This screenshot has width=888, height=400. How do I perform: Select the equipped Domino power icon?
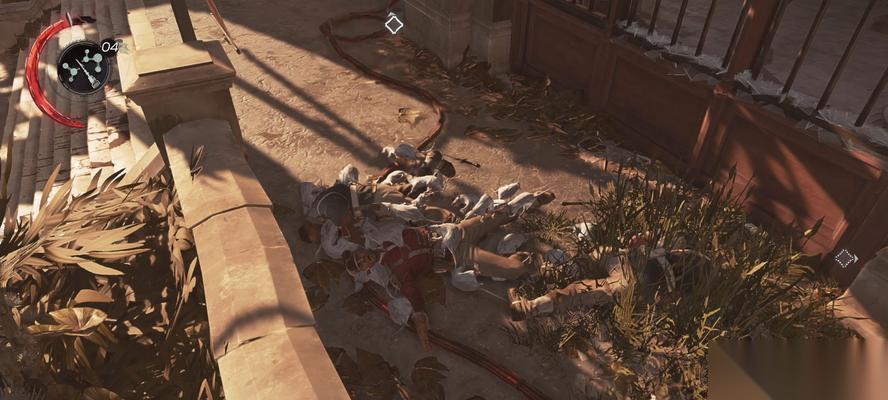(x=84, y=68)
